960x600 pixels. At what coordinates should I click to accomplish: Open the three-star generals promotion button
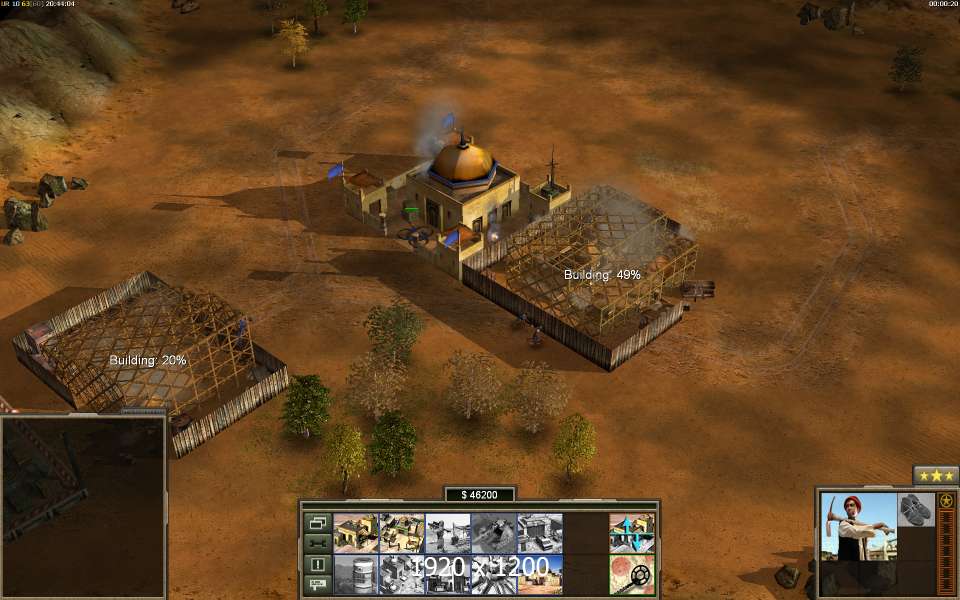(936, 476)
